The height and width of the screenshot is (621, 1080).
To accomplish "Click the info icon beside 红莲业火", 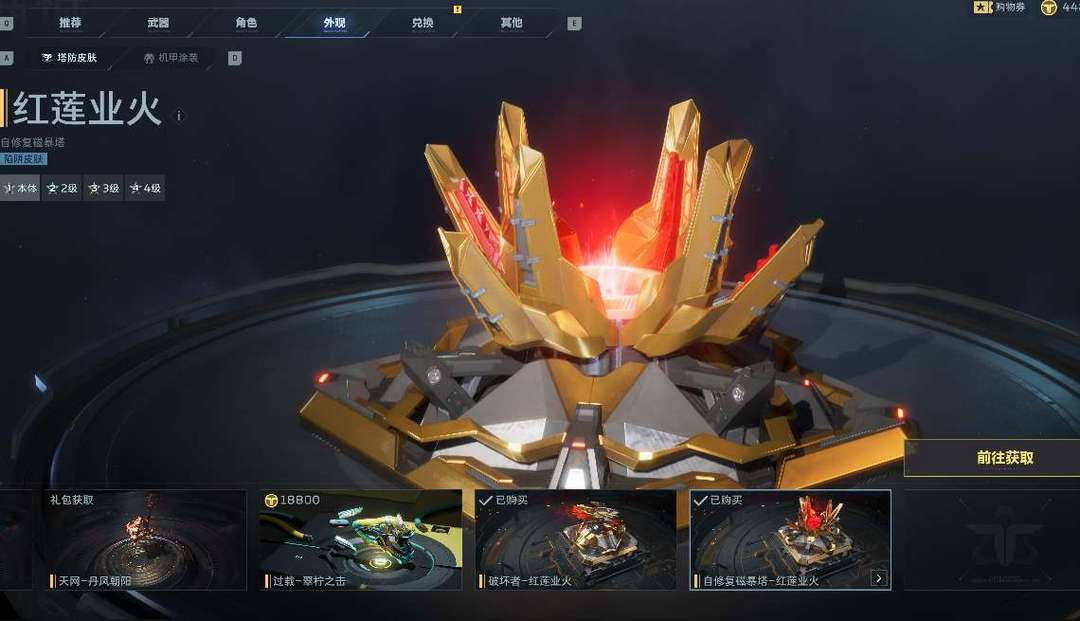I will [179, 116].
